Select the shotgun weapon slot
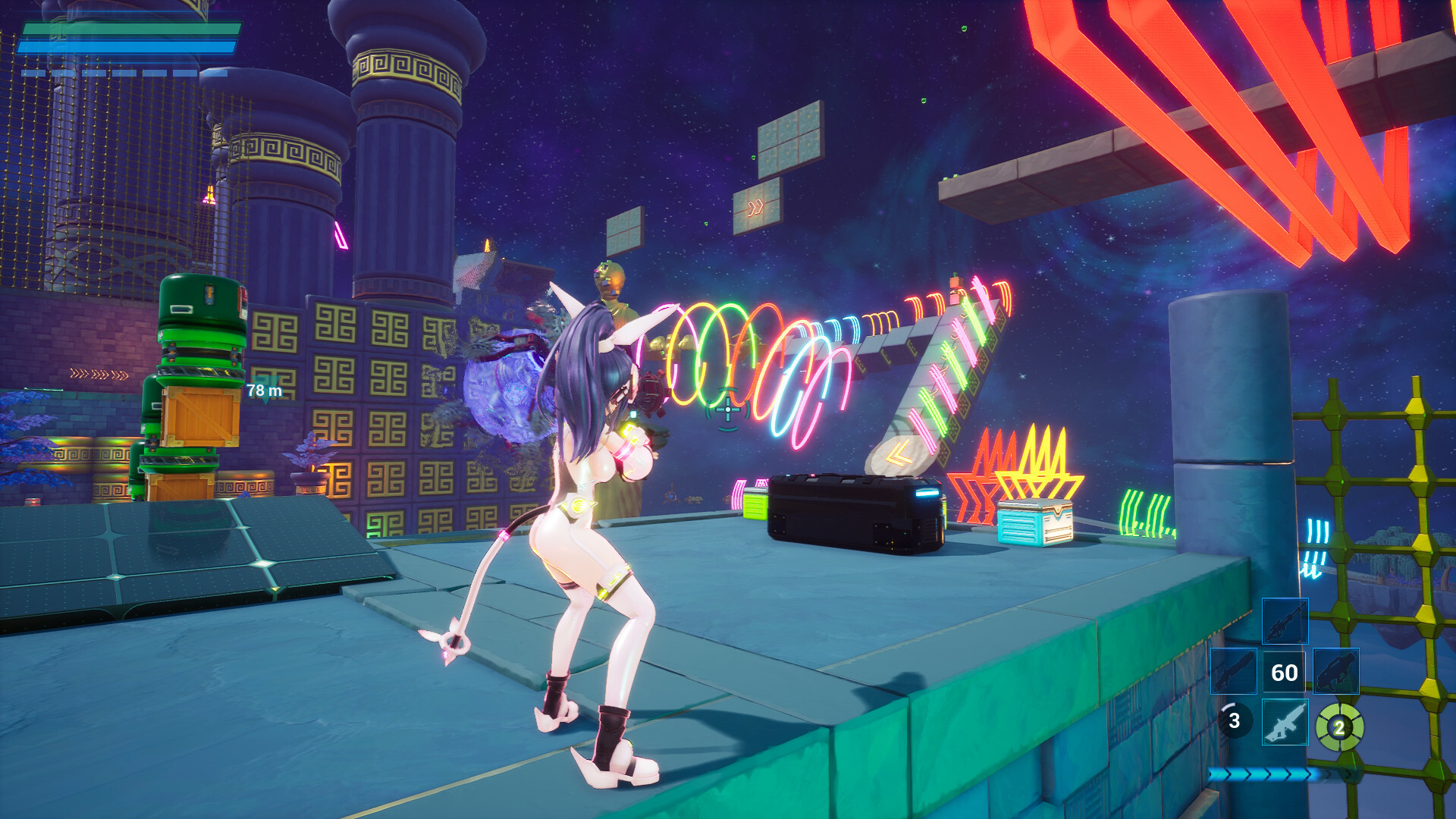Image resolution: width=1456 pixels, height=819 pixels. 1234,671
